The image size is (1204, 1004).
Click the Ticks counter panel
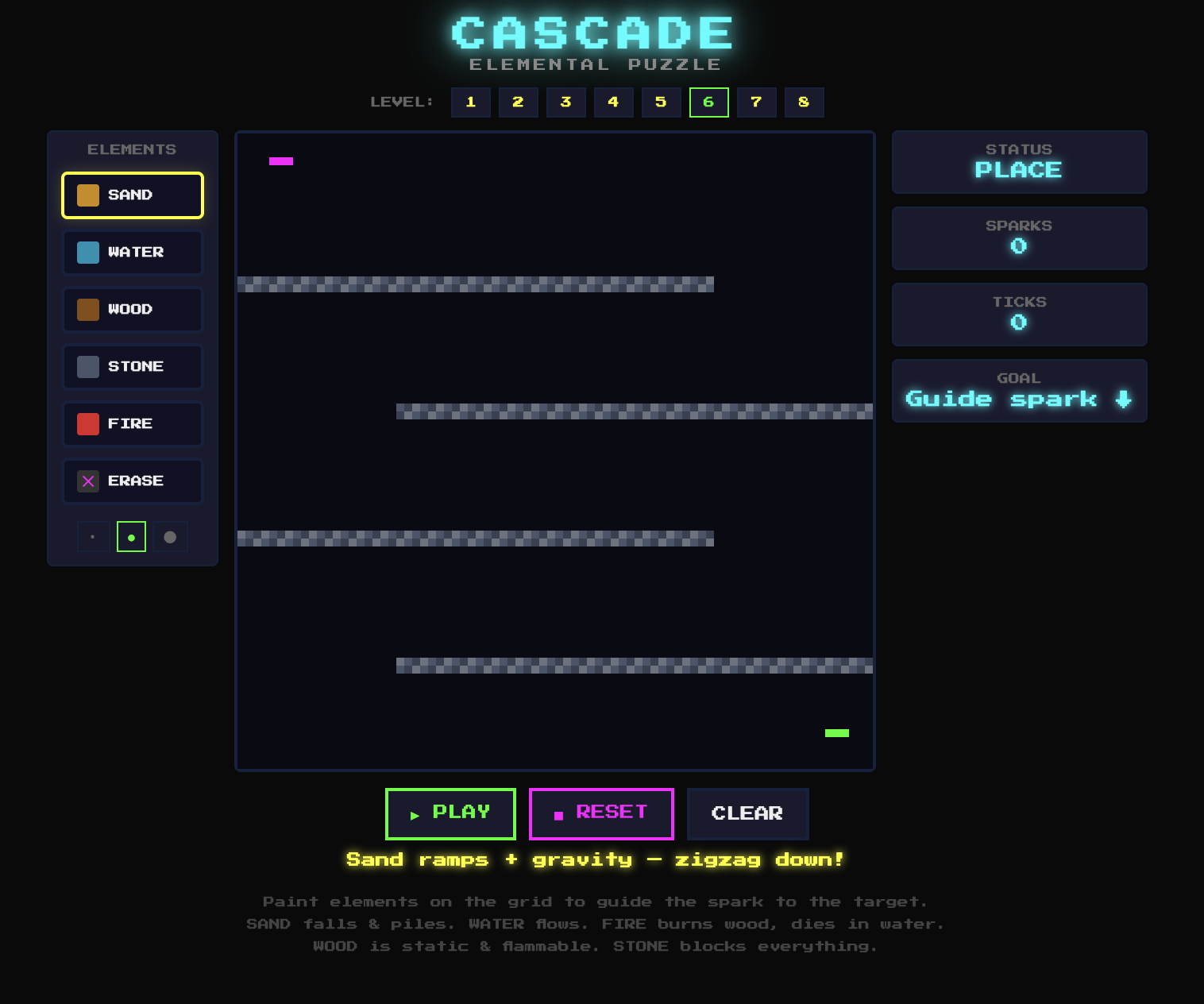pyautogui.click(x=1019, y=314)
